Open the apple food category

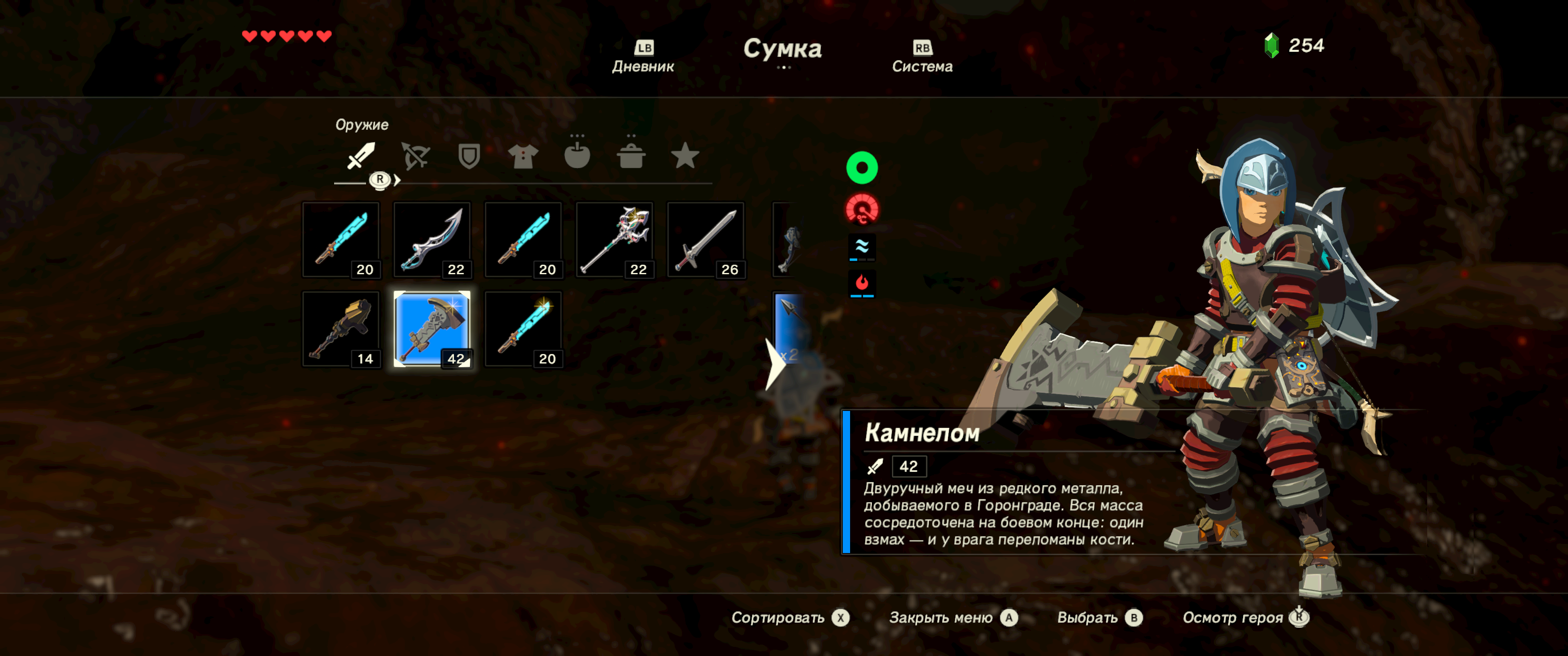point(577,156)
